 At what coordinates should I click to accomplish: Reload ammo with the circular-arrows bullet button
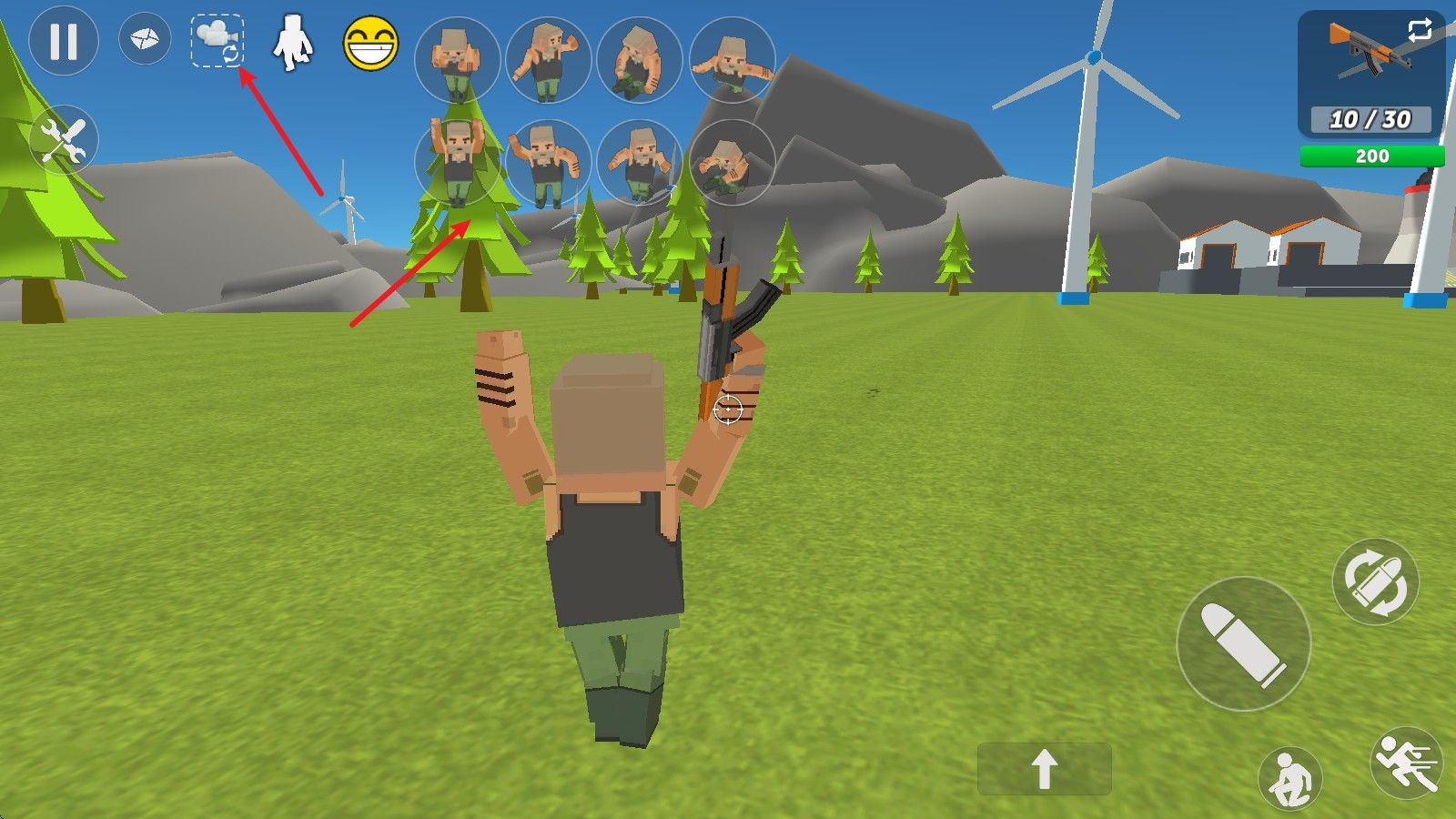coord(1375,581)
